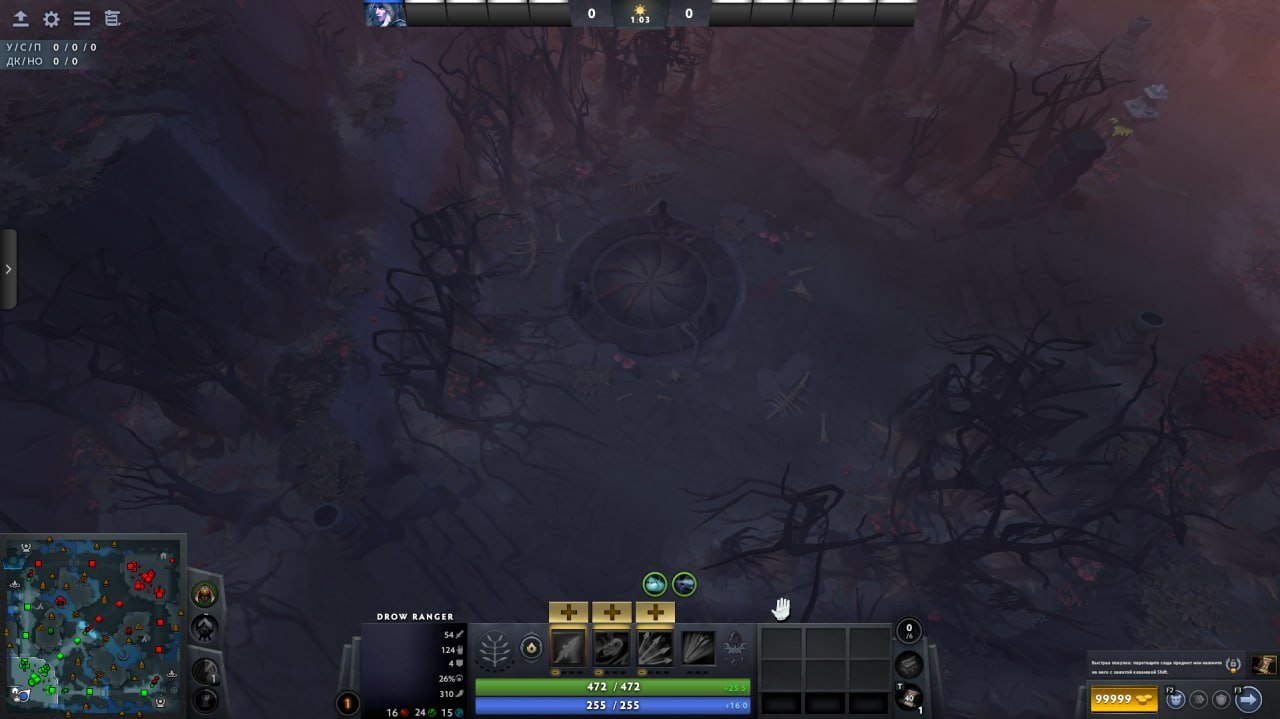Level up the Gust ability
This screenshot has width=1280, height=719.
coord(611,612)
